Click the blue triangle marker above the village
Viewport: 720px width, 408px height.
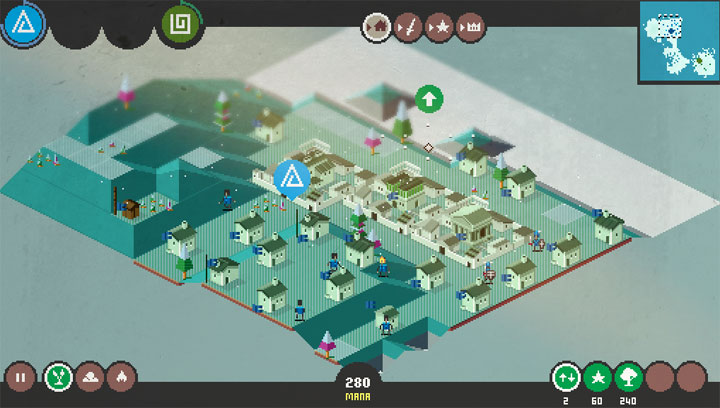[x=292, y=177]
